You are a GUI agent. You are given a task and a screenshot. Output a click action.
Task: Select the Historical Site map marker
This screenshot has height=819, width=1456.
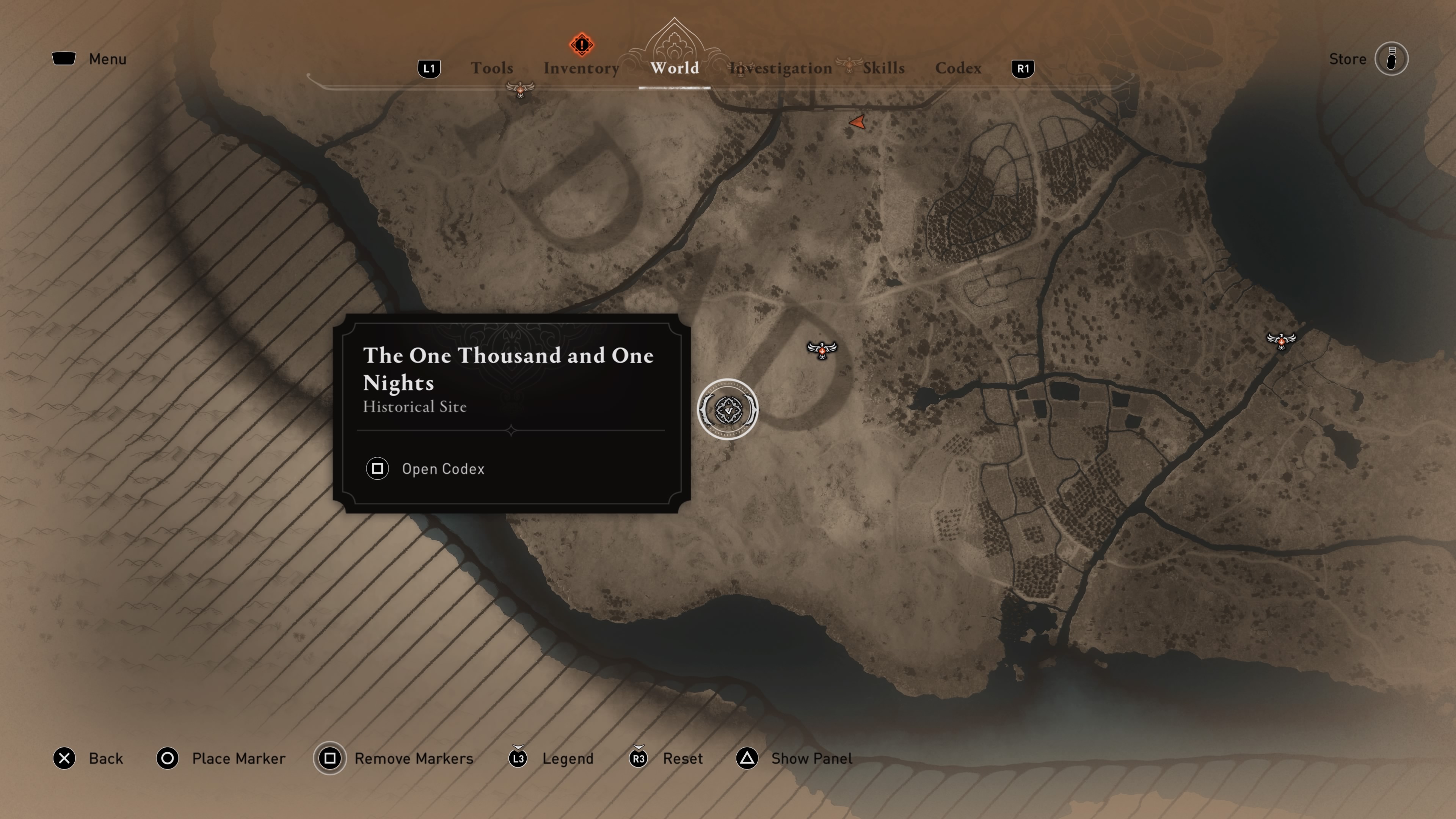(728, 409)
